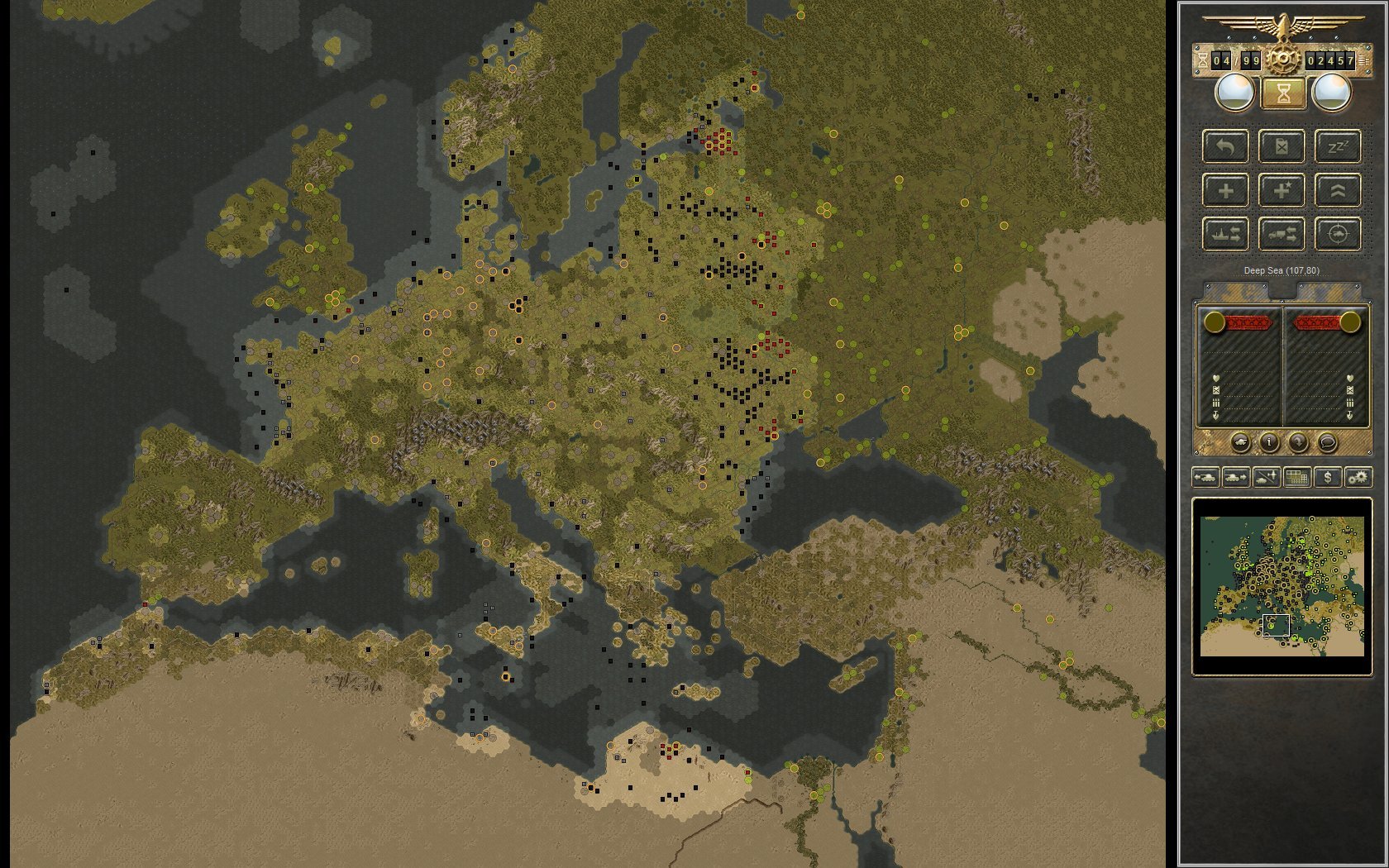Image resolution: width=1389 pixels, height=868 pixels.
Task: Click the motorized transport truck icon
Action: coord(1282,234)
